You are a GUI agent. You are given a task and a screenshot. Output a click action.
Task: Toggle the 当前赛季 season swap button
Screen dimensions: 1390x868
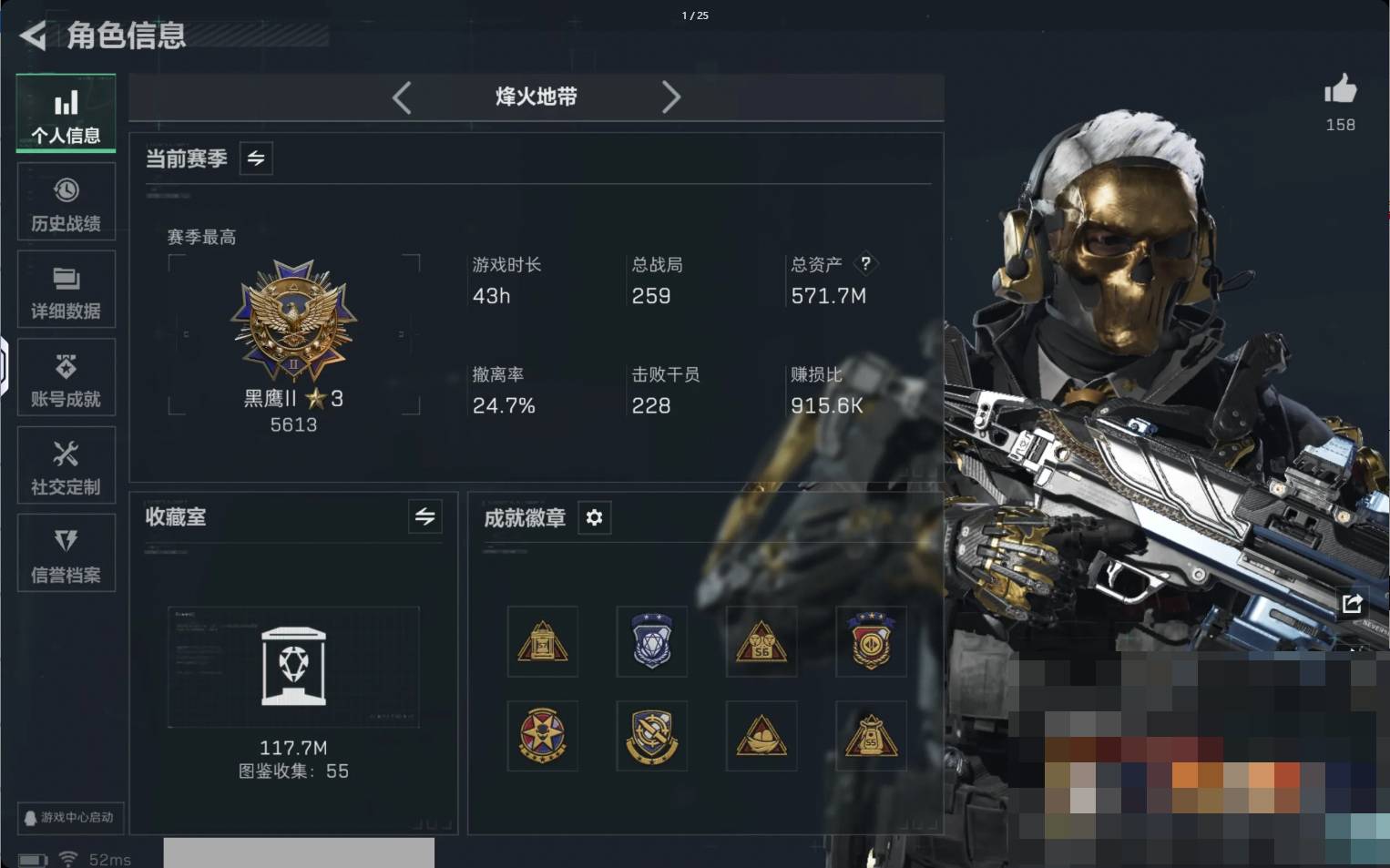[x=256, y=158]
